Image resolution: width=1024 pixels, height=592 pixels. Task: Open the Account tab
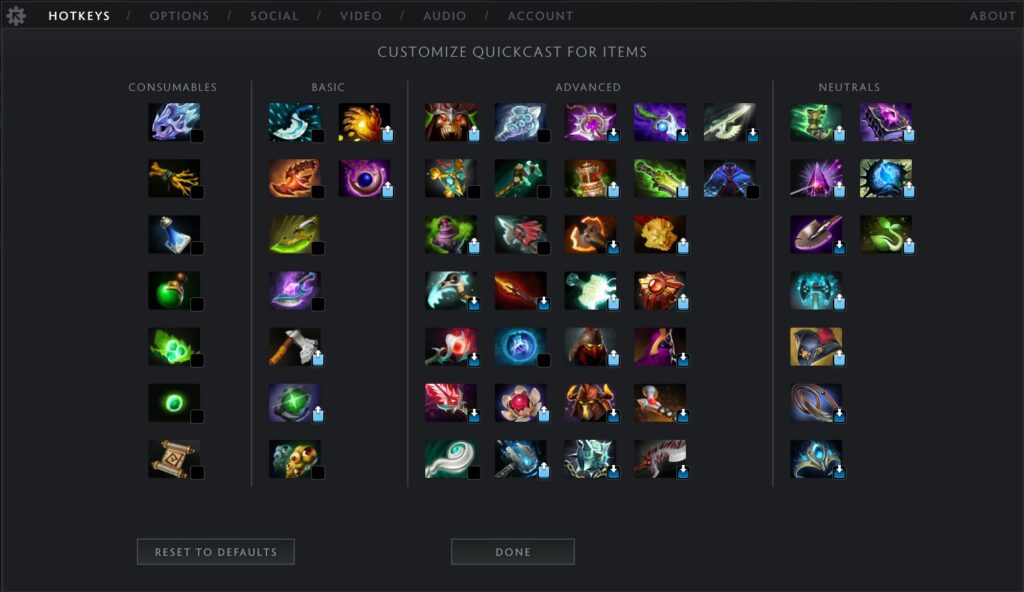coord(540,16)
